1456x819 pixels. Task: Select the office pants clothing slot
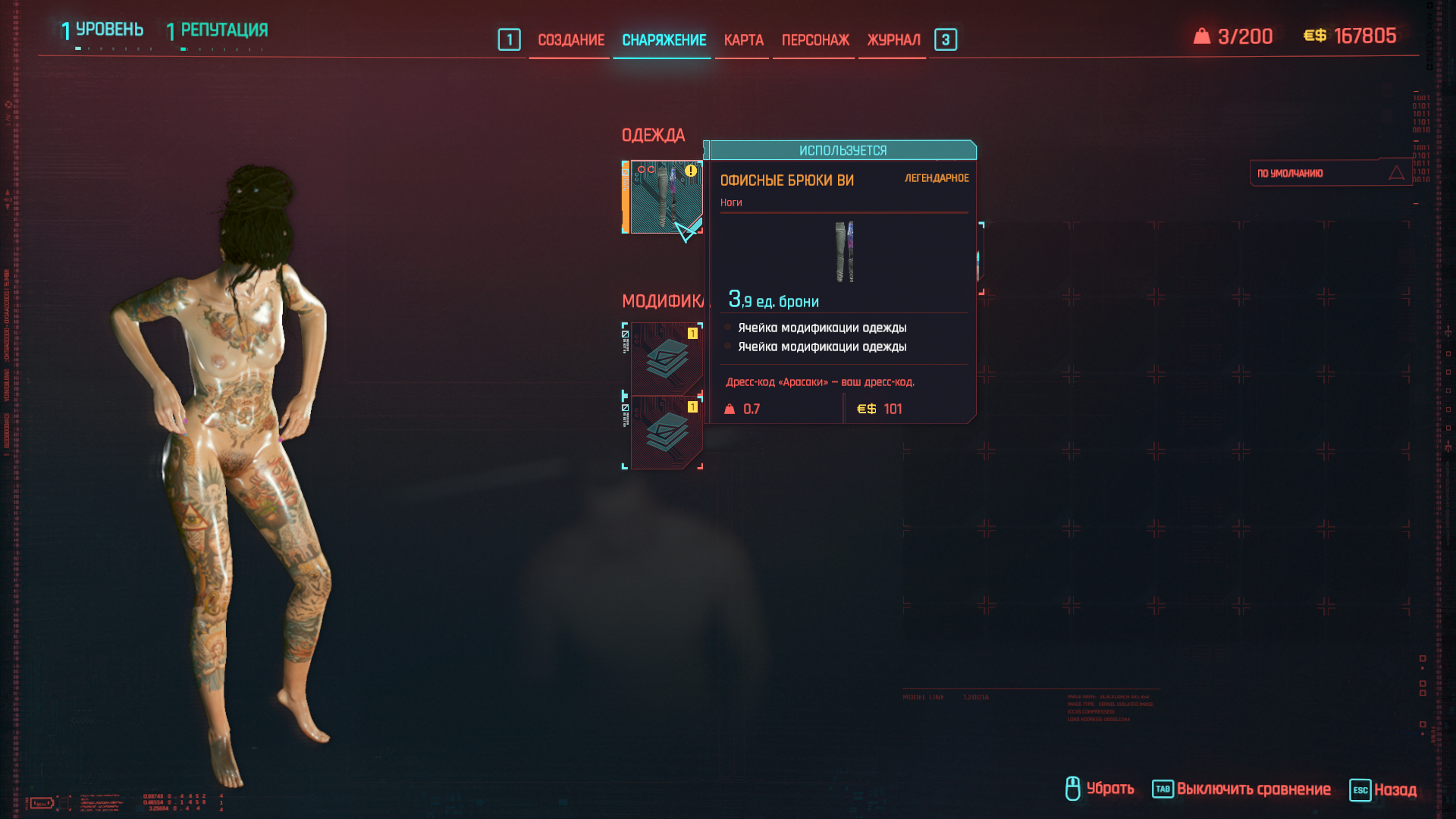[665, 196]
